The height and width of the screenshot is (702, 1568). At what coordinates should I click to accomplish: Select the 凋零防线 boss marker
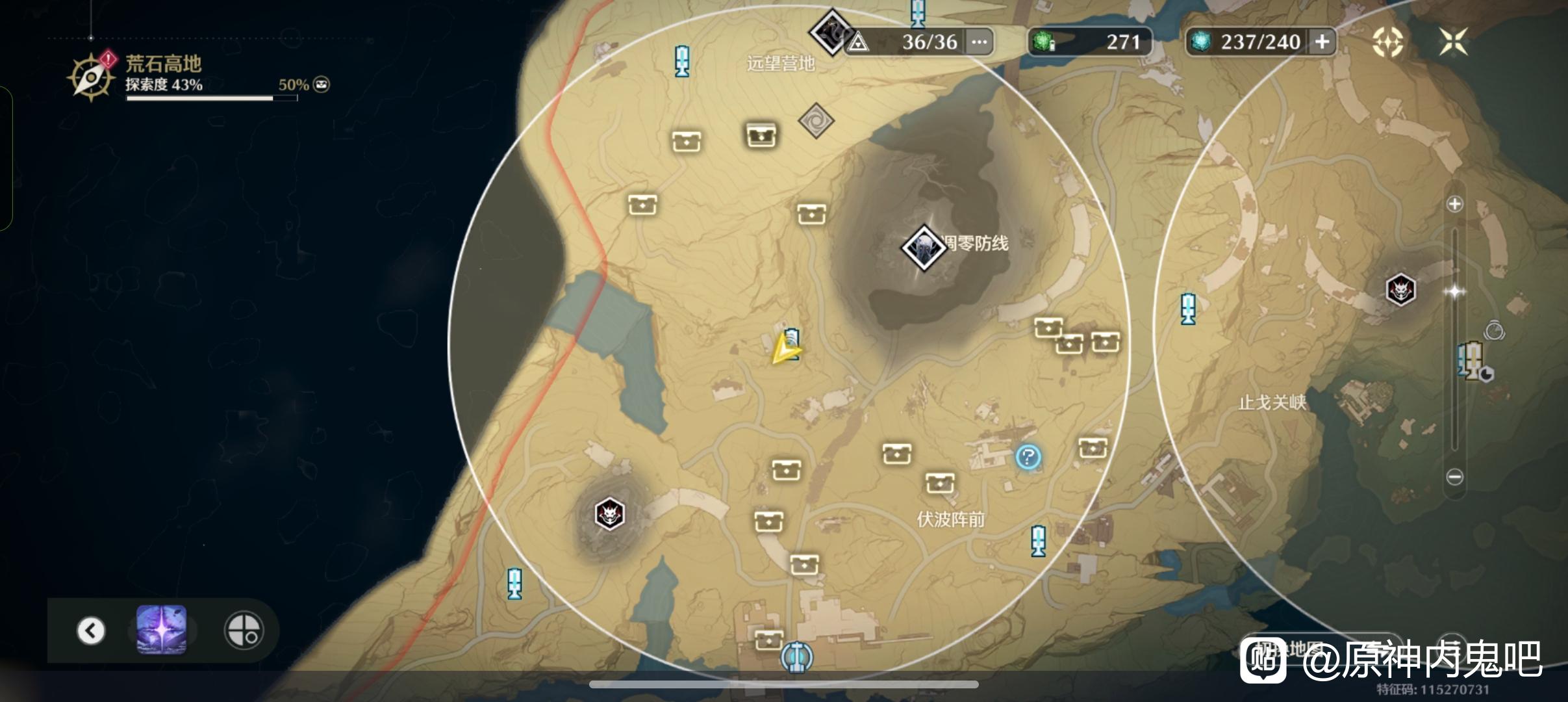click(x=923, y=247)
